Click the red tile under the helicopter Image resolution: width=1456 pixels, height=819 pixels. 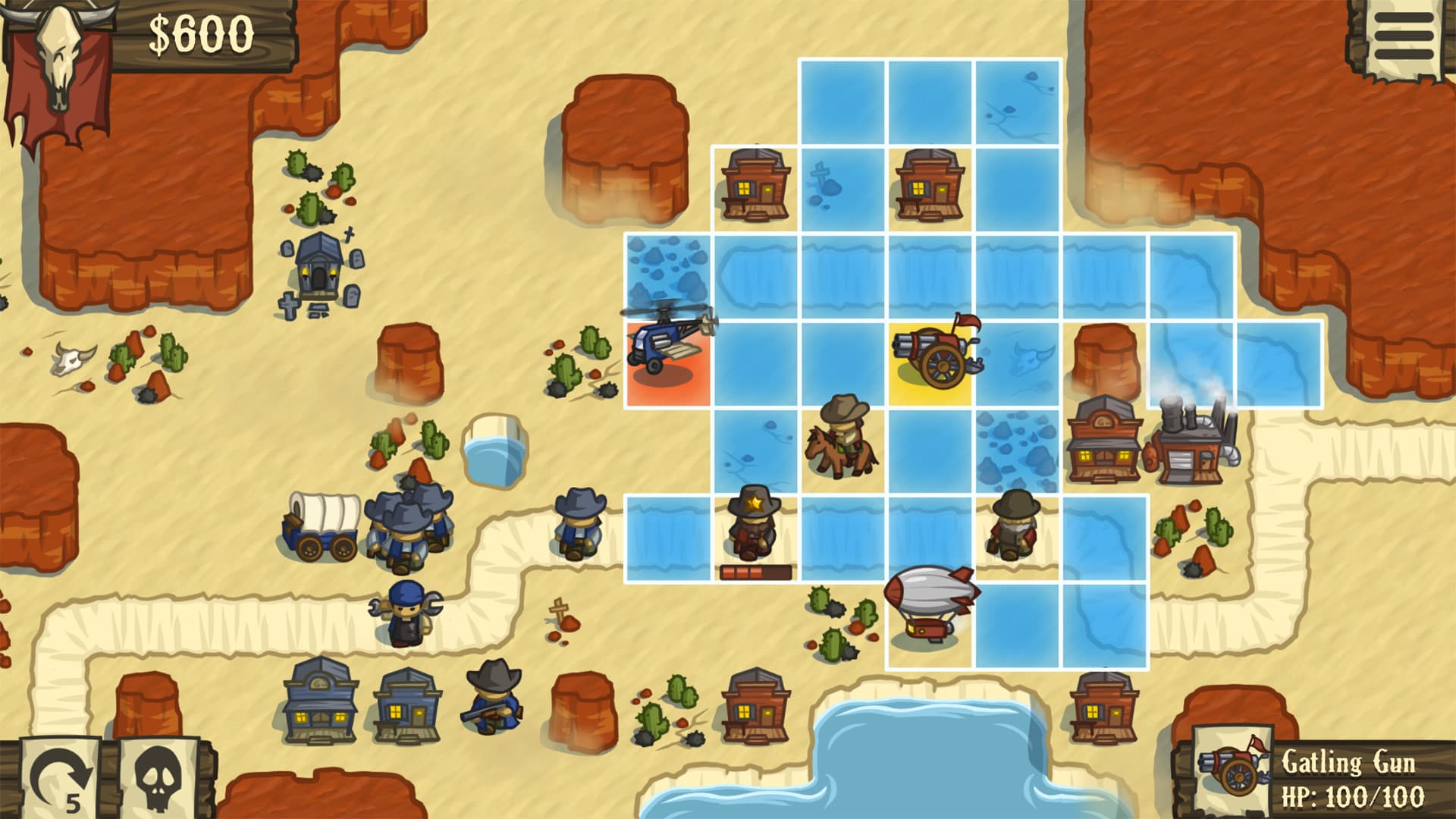click(667, 379)
